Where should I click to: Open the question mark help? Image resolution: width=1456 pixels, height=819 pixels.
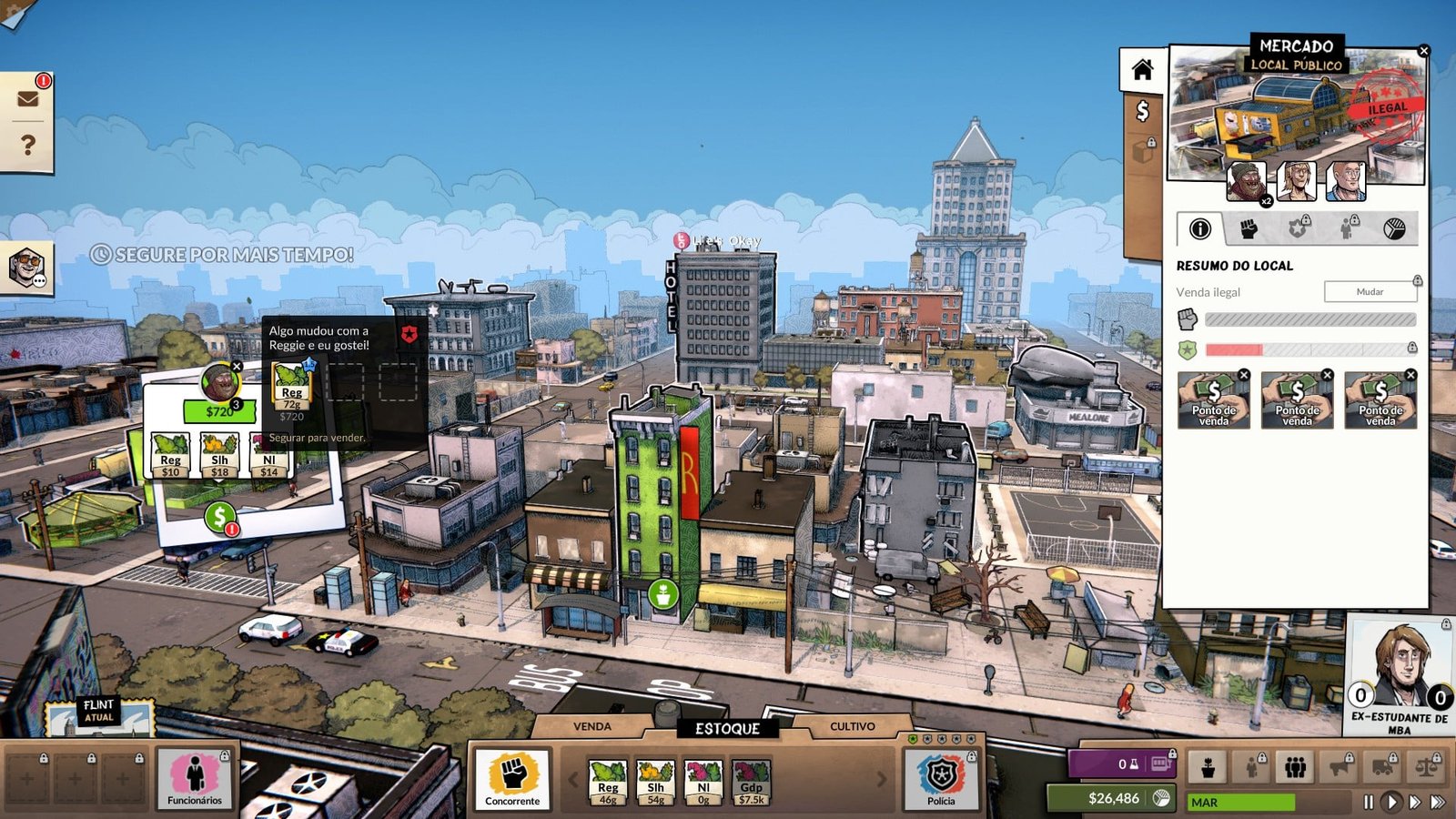[x=28, y=145]
